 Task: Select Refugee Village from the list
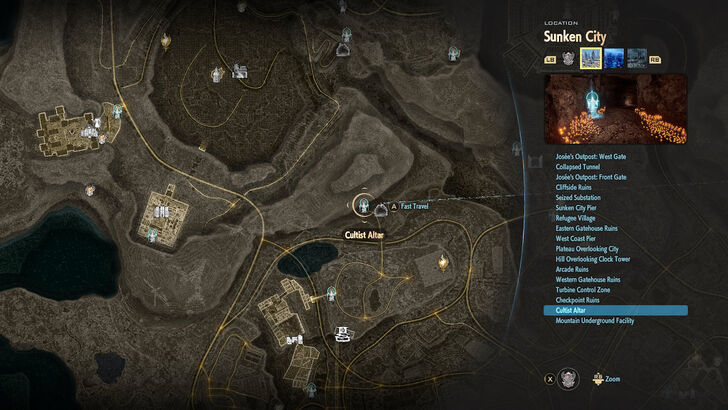click(x=574, y=218)
